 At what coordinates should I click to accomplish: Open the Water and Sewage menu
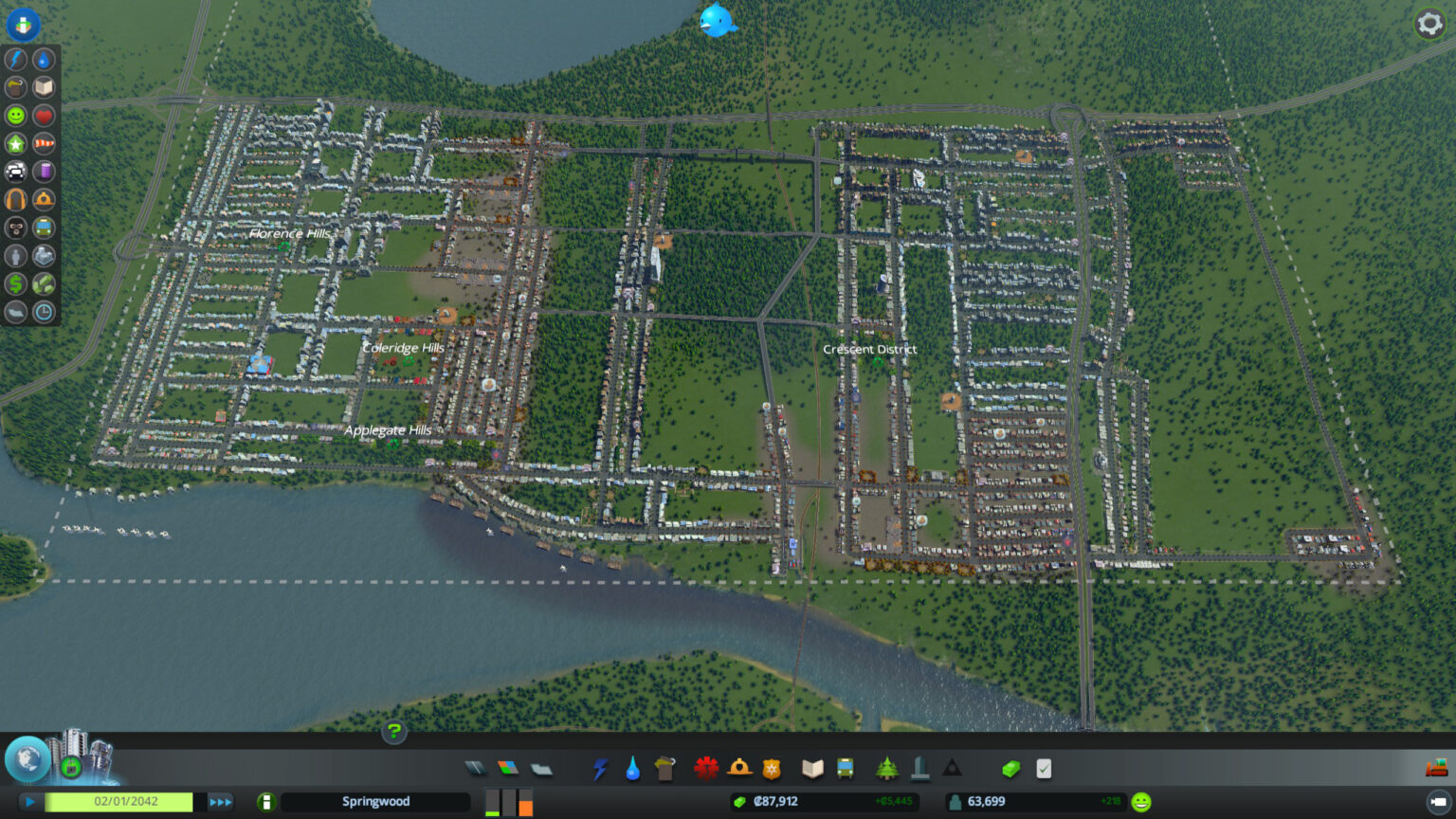[x=633, y=770]
